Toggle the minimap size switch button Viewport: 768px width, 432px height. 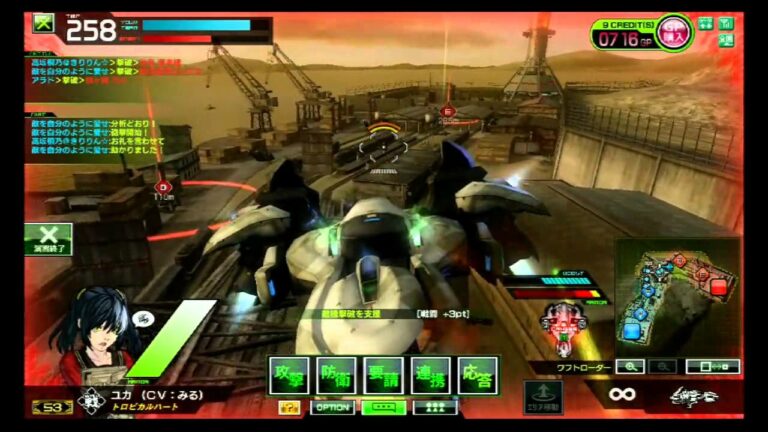[x=712, y=367]
